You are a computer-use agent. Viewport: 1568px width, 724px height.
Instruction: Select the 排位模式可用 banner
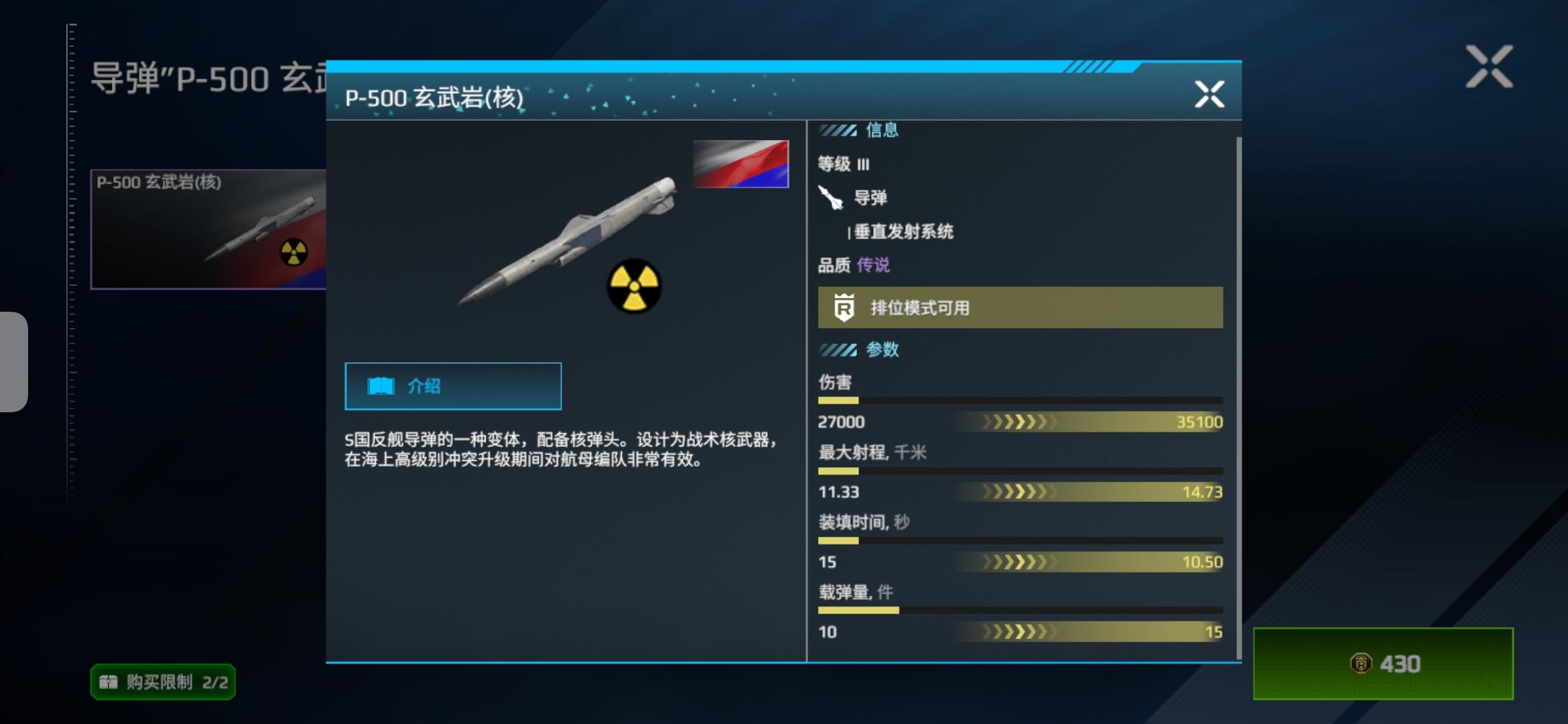point(1019,308)
